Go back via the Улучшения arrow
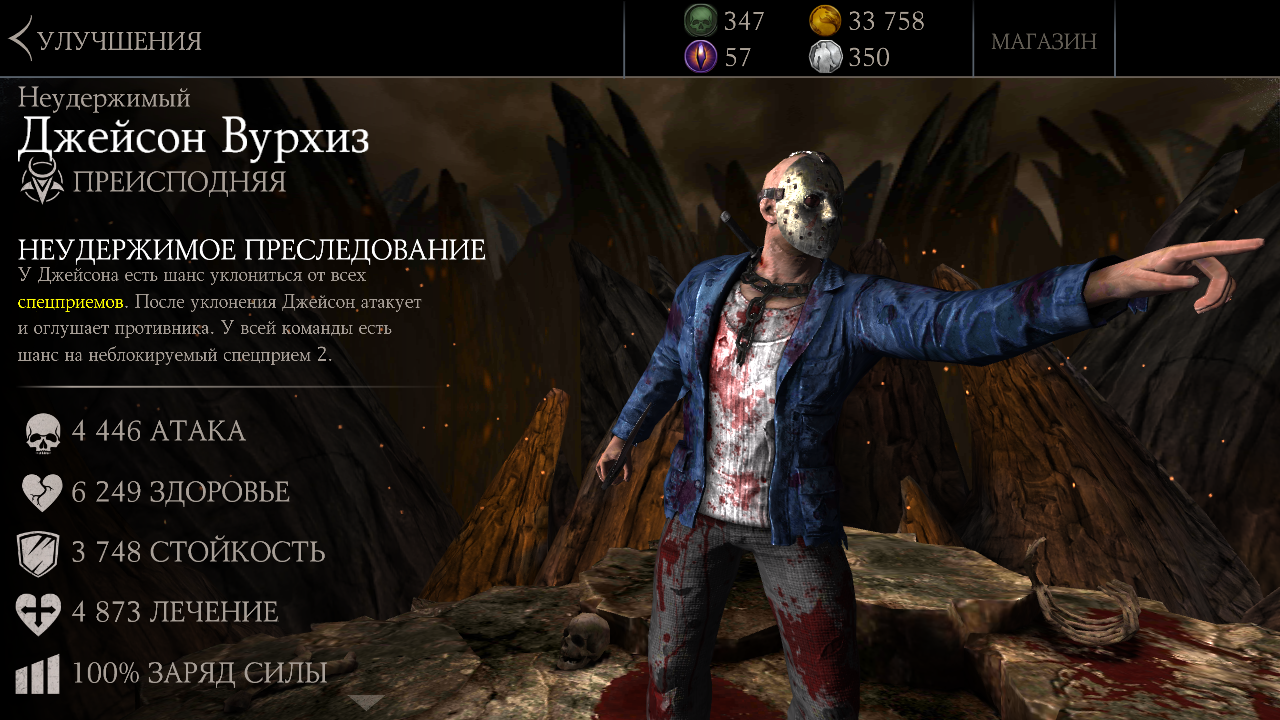The height and width of the screenshot is (720, 1280). pyautogui.click(x=20, y=40)
